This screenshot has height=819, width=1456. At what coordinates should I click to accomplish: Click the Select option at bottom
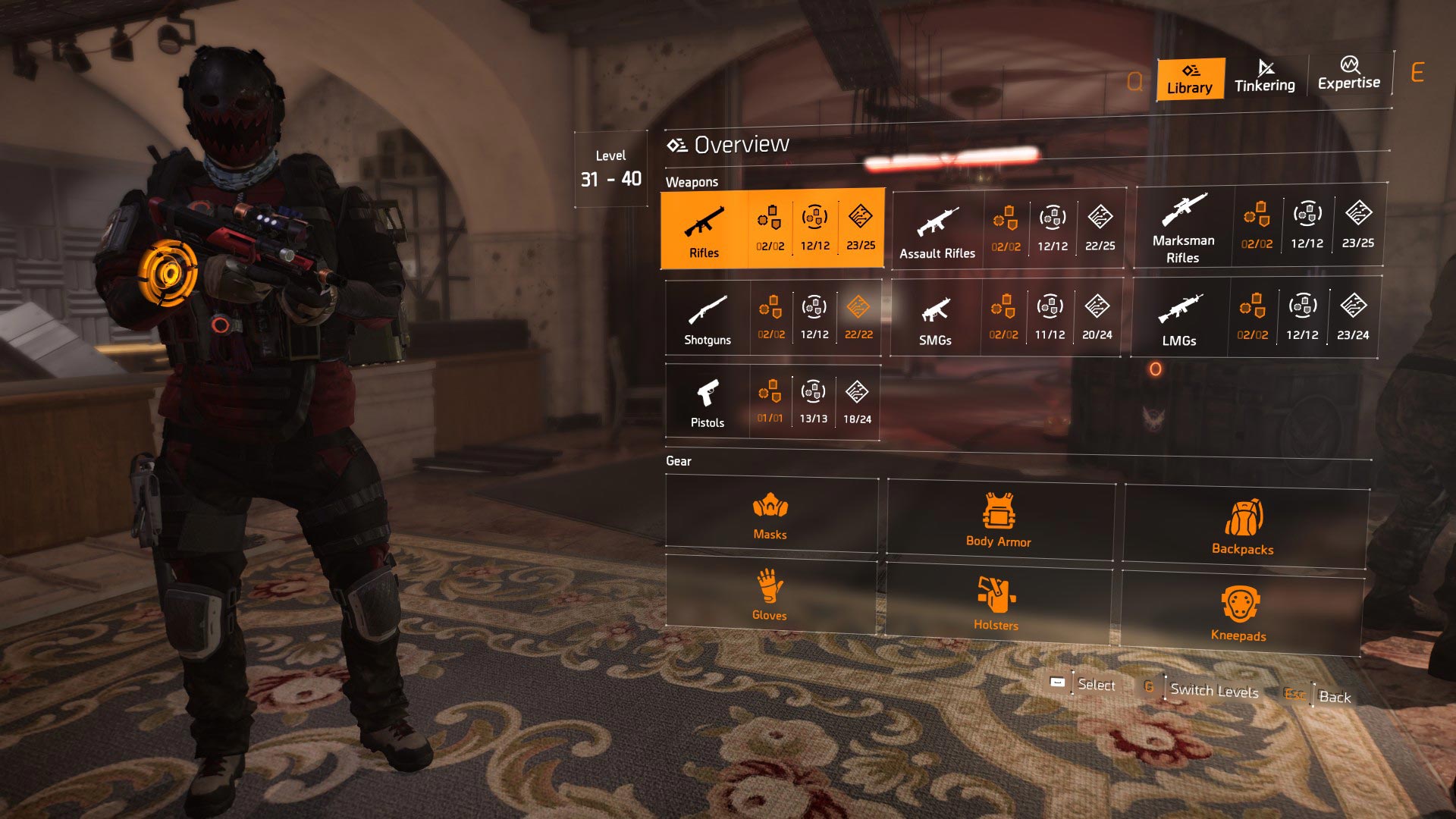click(x=1096, y=685)
